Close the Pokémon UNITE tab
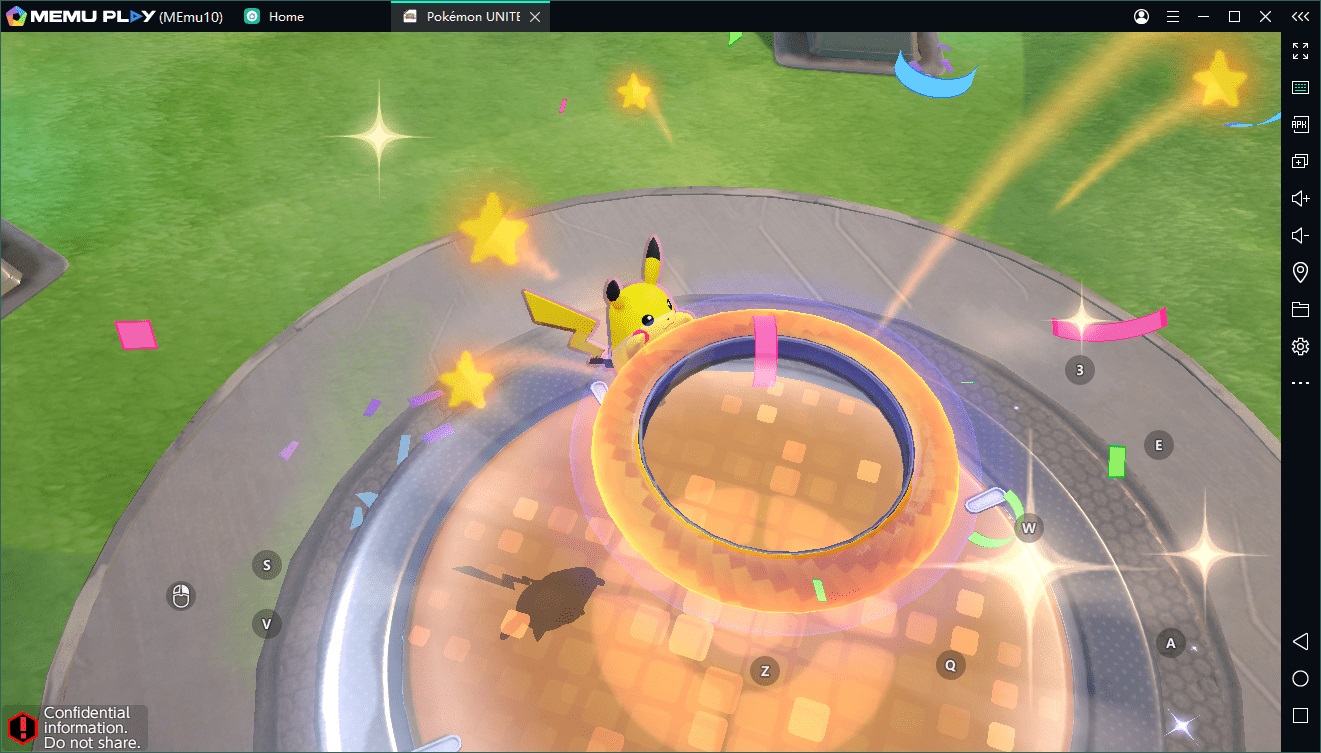The image size is (1321, 753). click(536, 17)
